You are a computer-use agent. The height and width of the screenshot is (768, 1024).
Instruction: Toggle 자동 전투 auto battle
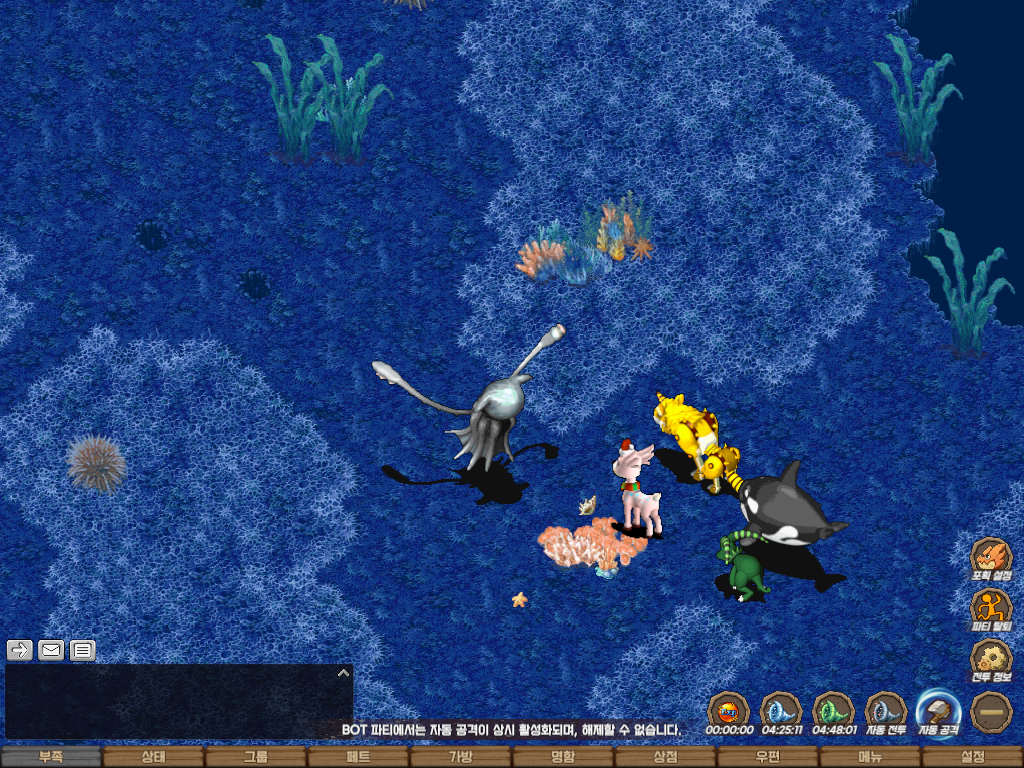pyautogui.click(x=885, y=712)
